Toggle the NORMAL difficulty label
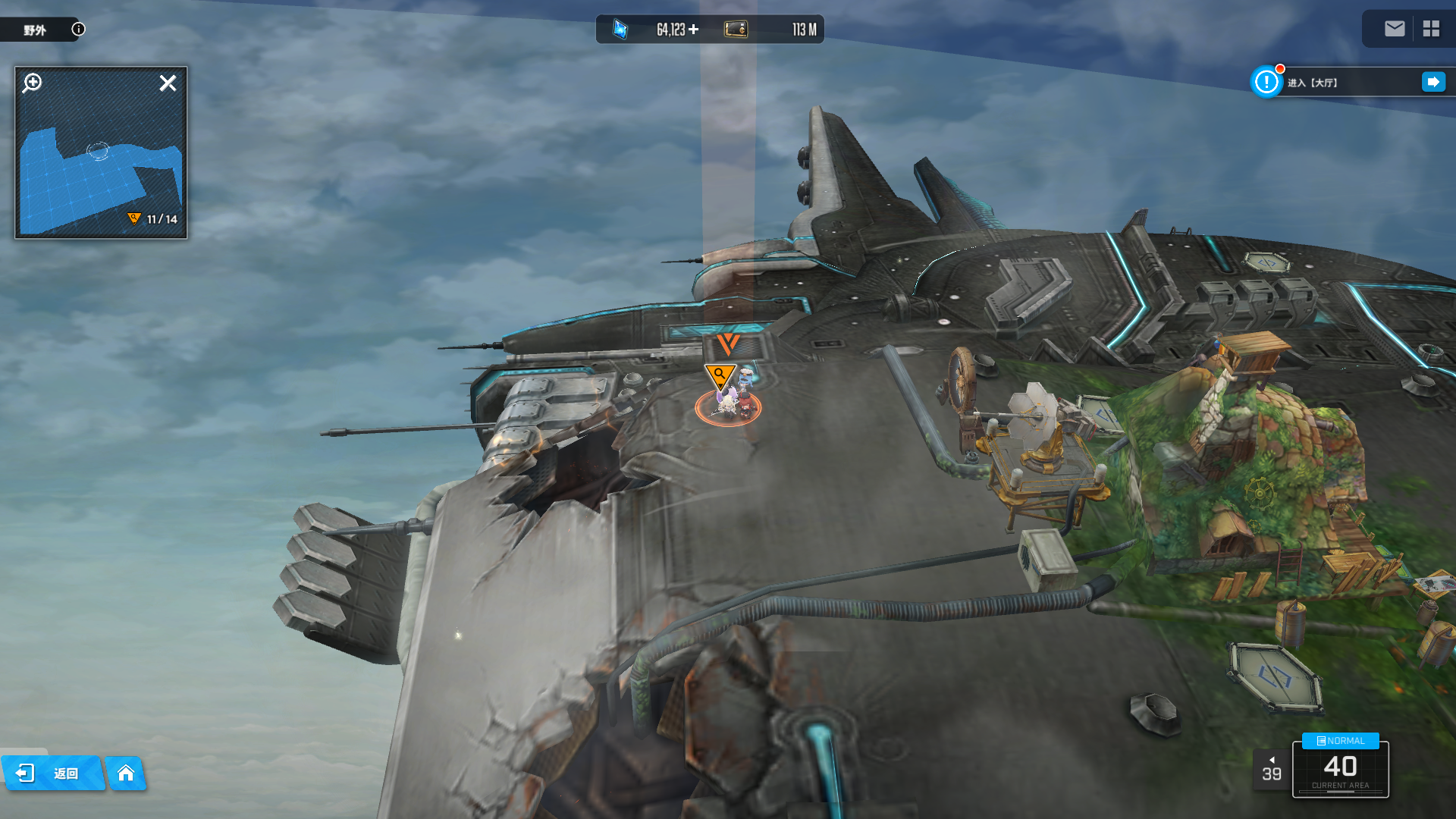The image size is (1456, 819). point(1340,741)
